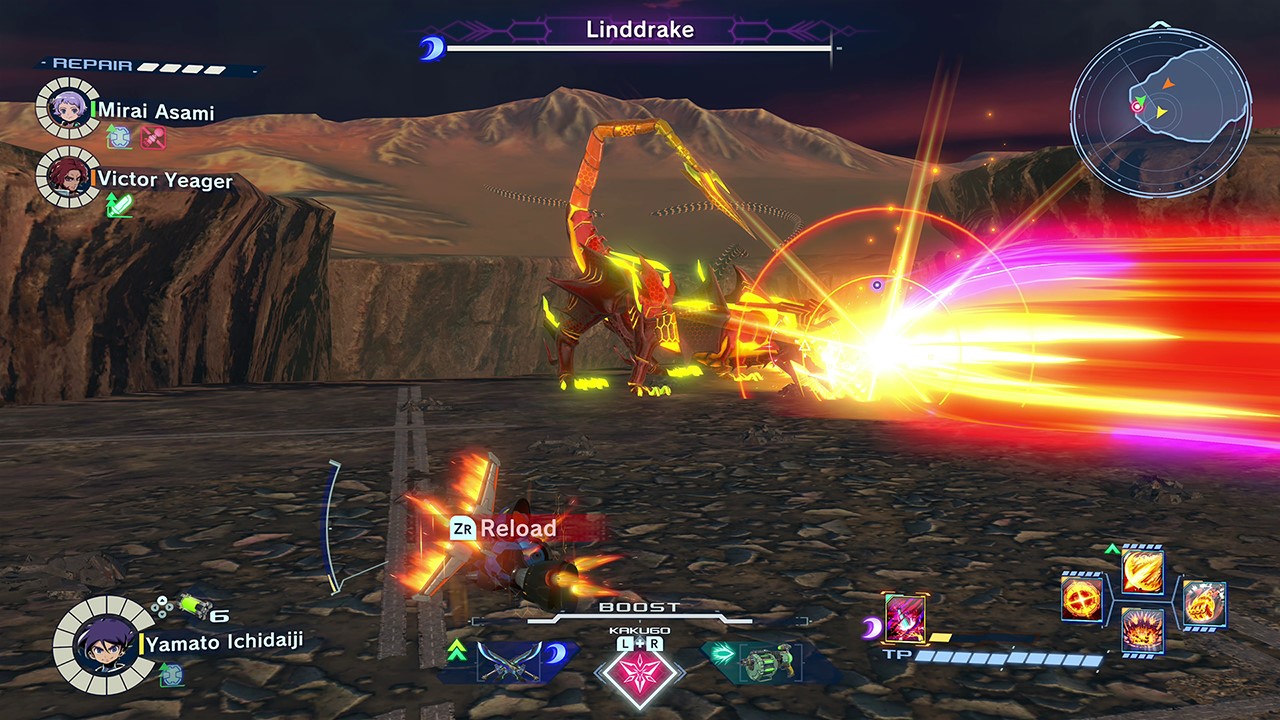
Task: Toggle the green sword buff under Victor Yeager
Action: 120,204
